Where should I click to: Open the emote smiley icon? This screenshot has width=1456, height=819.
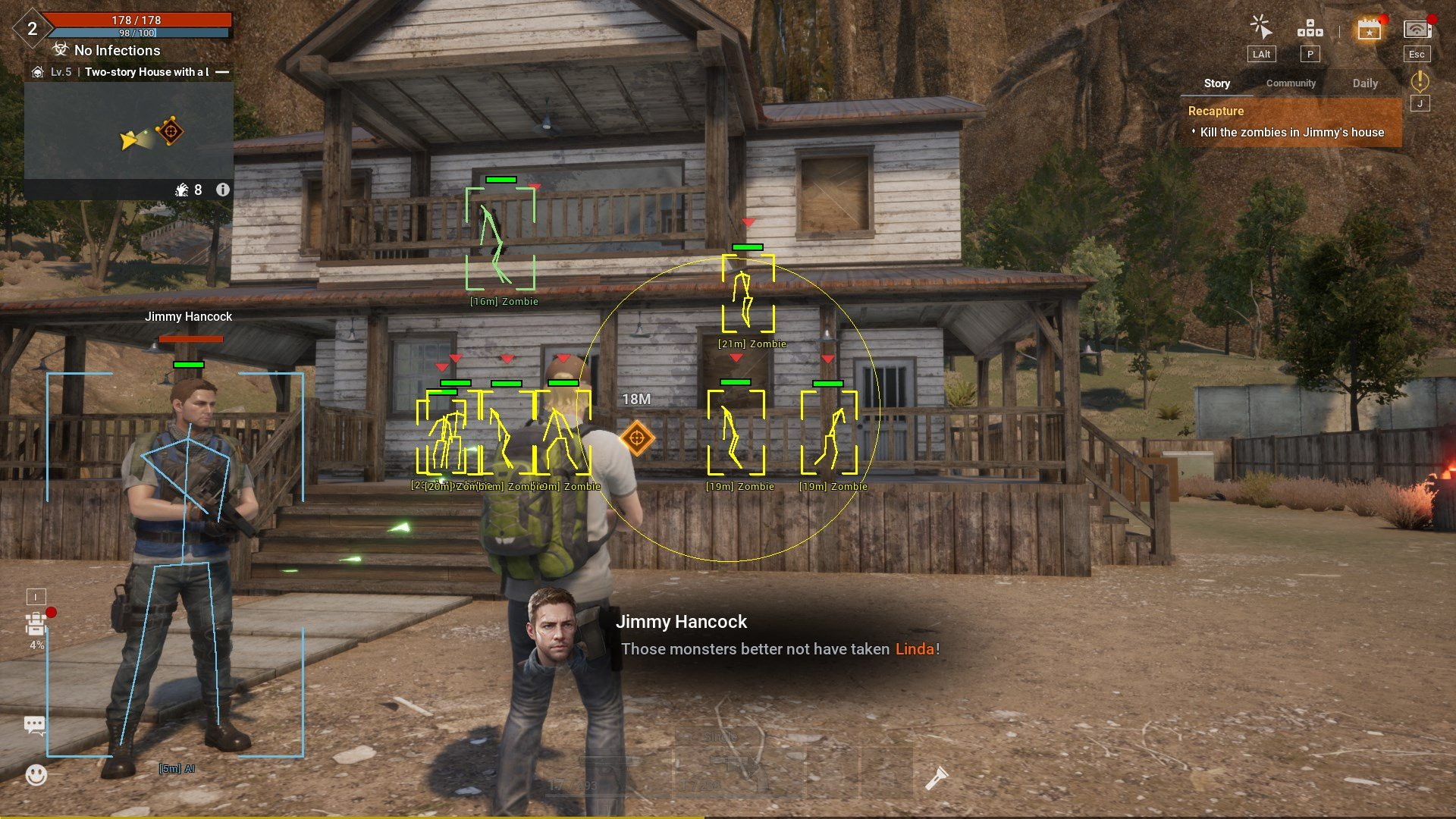36,774
